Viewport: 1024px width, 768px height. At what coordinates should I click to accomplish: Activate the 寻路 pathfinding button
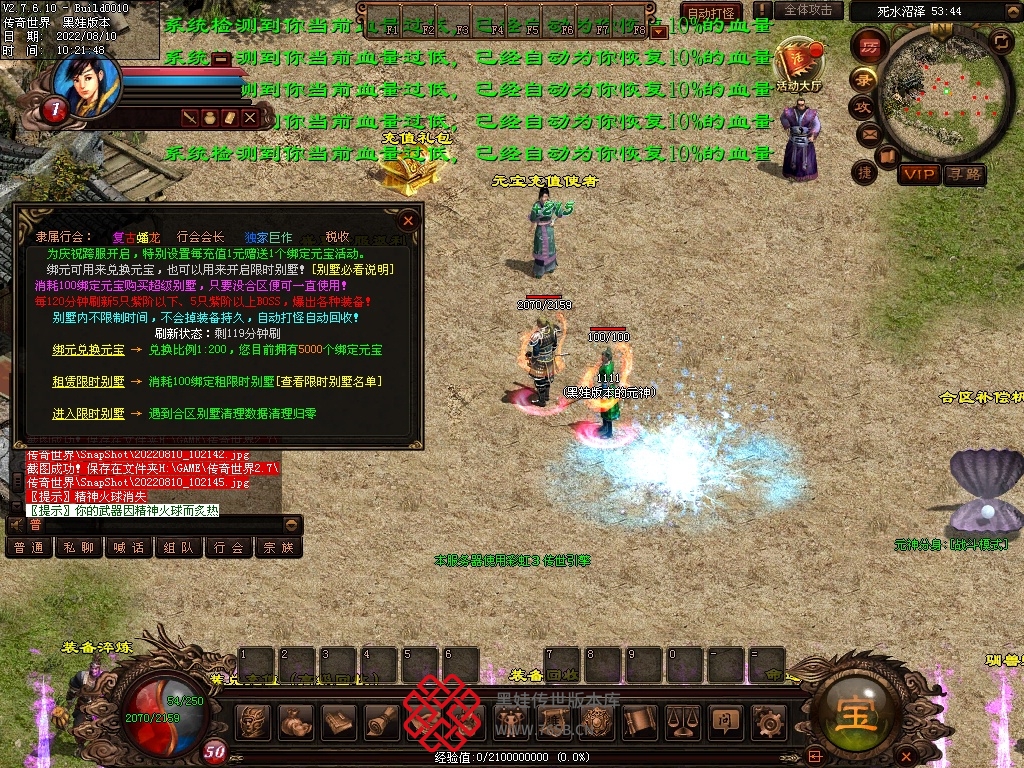coord(964,175)
